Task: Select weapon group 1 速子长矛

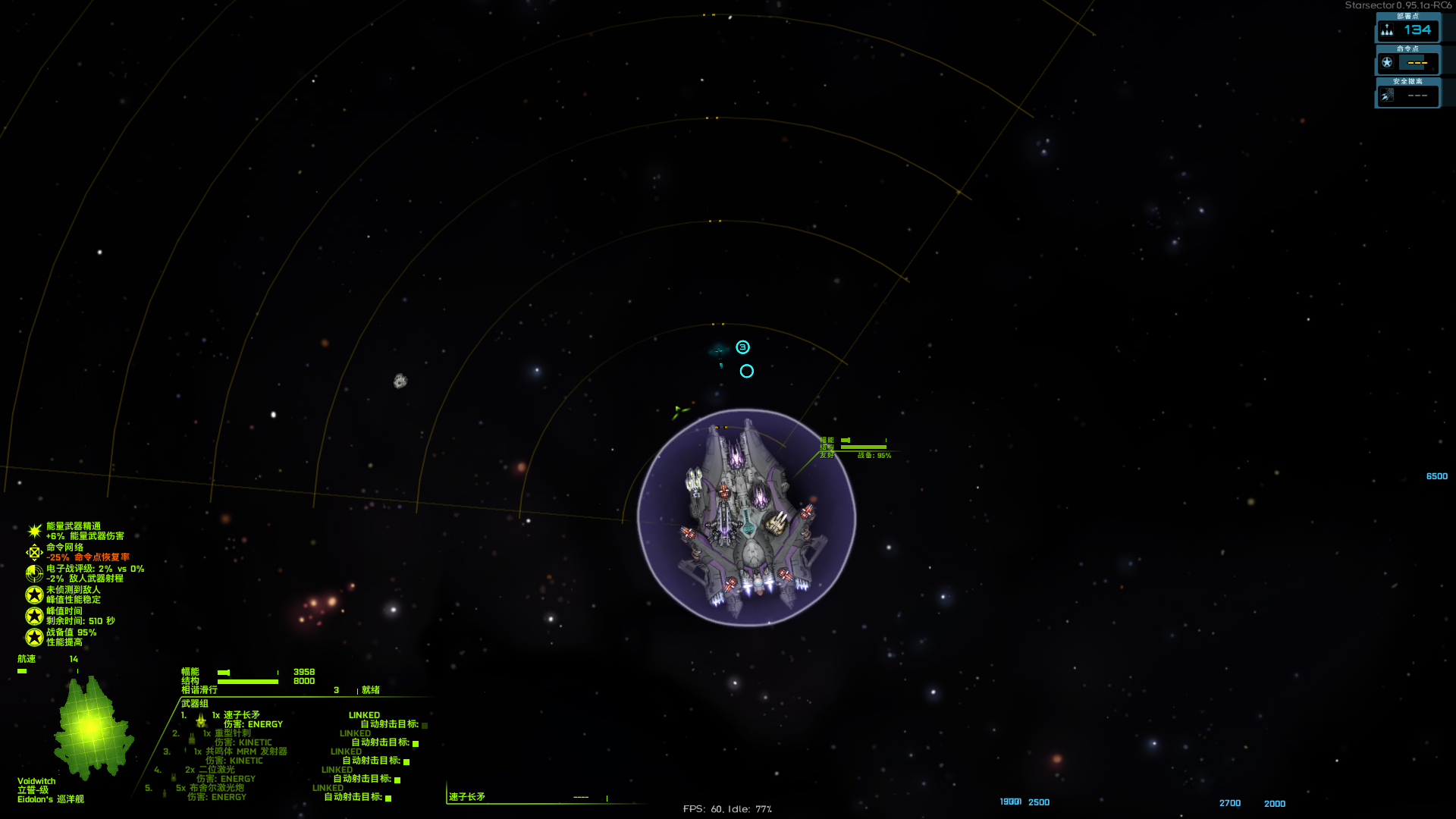Action: [241, 715]
